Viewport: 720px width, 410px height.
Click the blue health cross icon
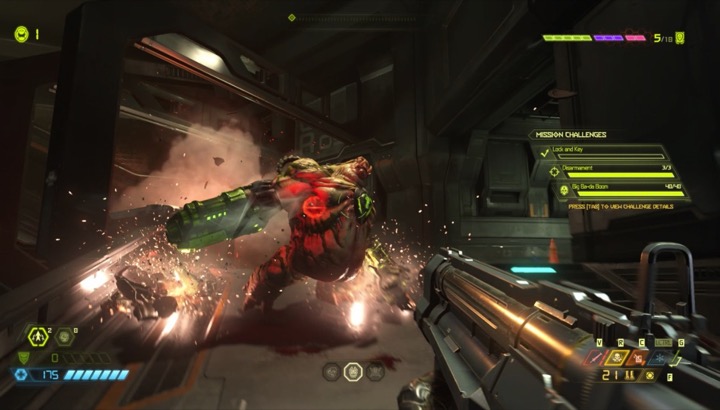pyautogui.click(x=20, y=374)
